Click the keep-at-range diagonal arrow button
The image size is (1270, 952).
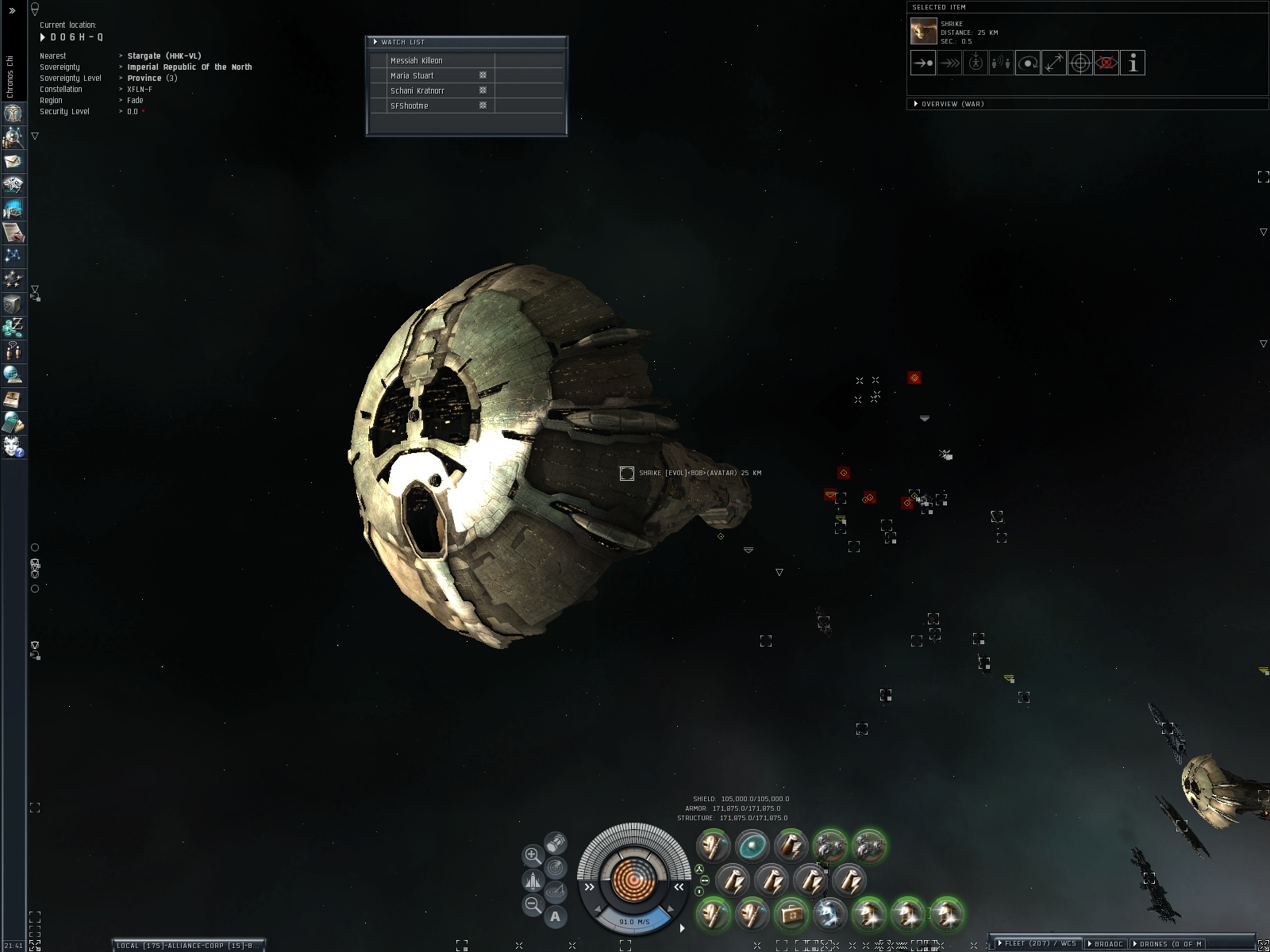(1054, 63)
